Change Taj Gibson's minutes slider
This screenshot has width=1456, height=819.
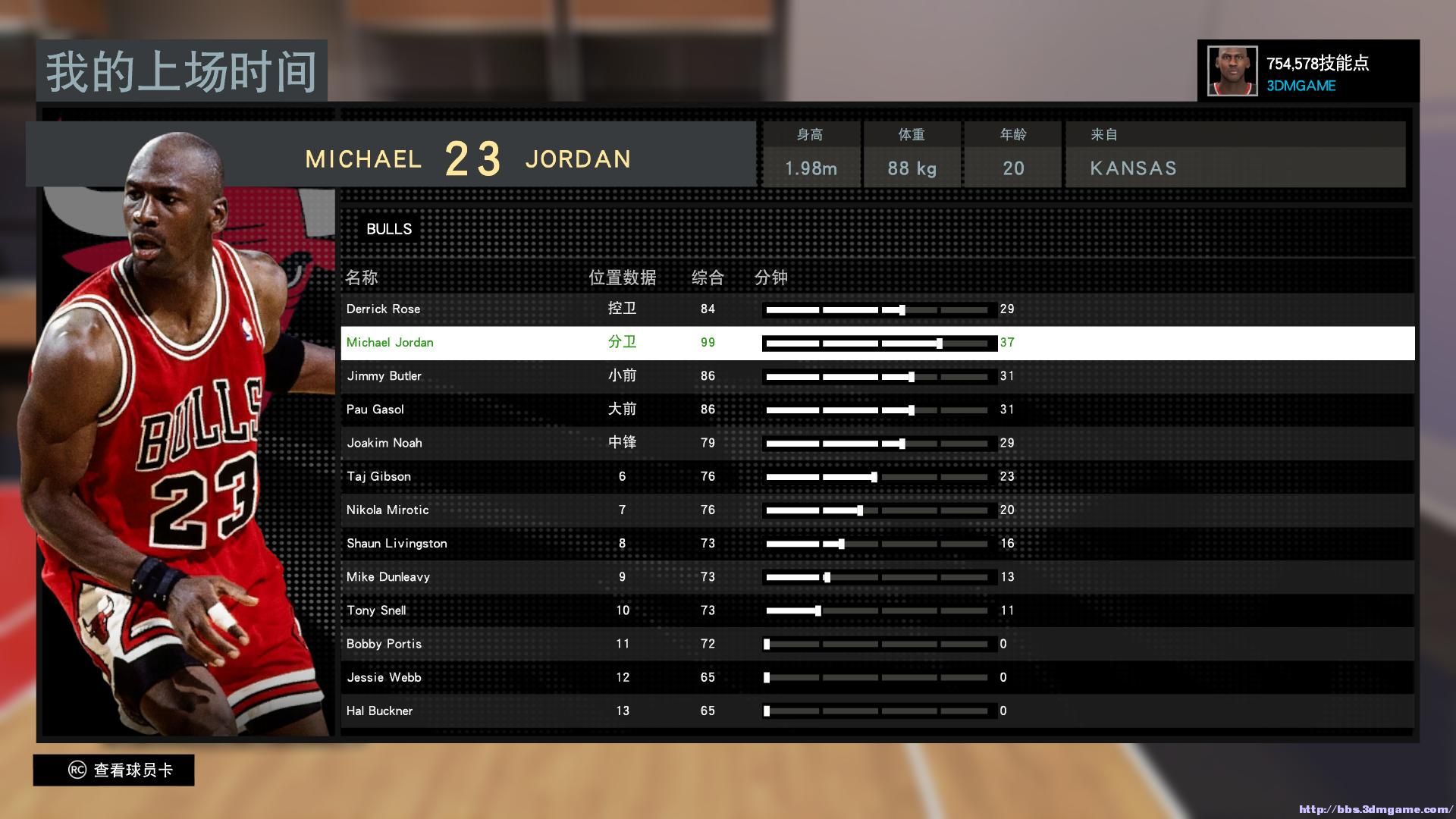pyautogui.click(x=874, y=477)
